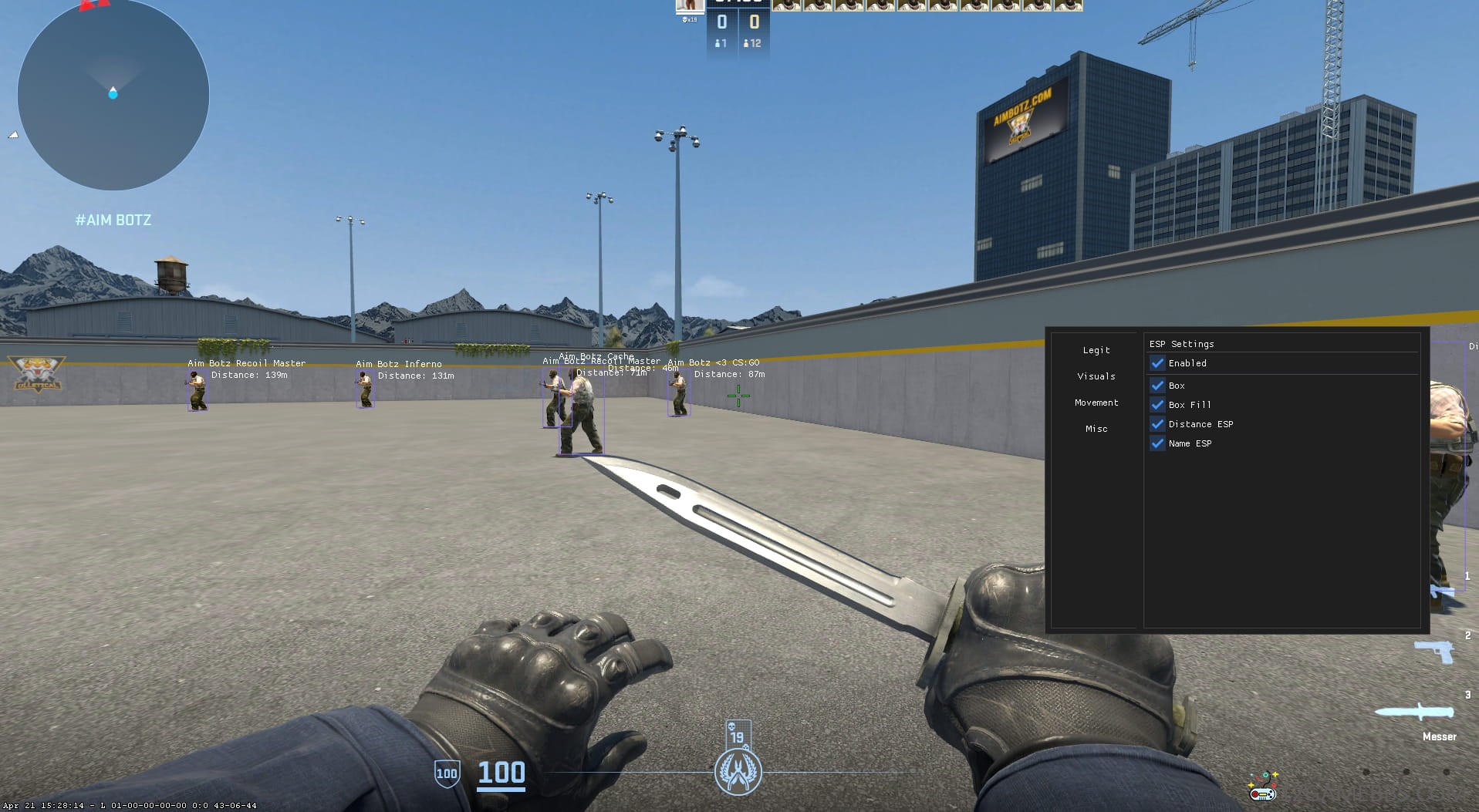The image size is (1479, 812).
Task: Choose the Messer knife slot
Action: coord(1417,713)
